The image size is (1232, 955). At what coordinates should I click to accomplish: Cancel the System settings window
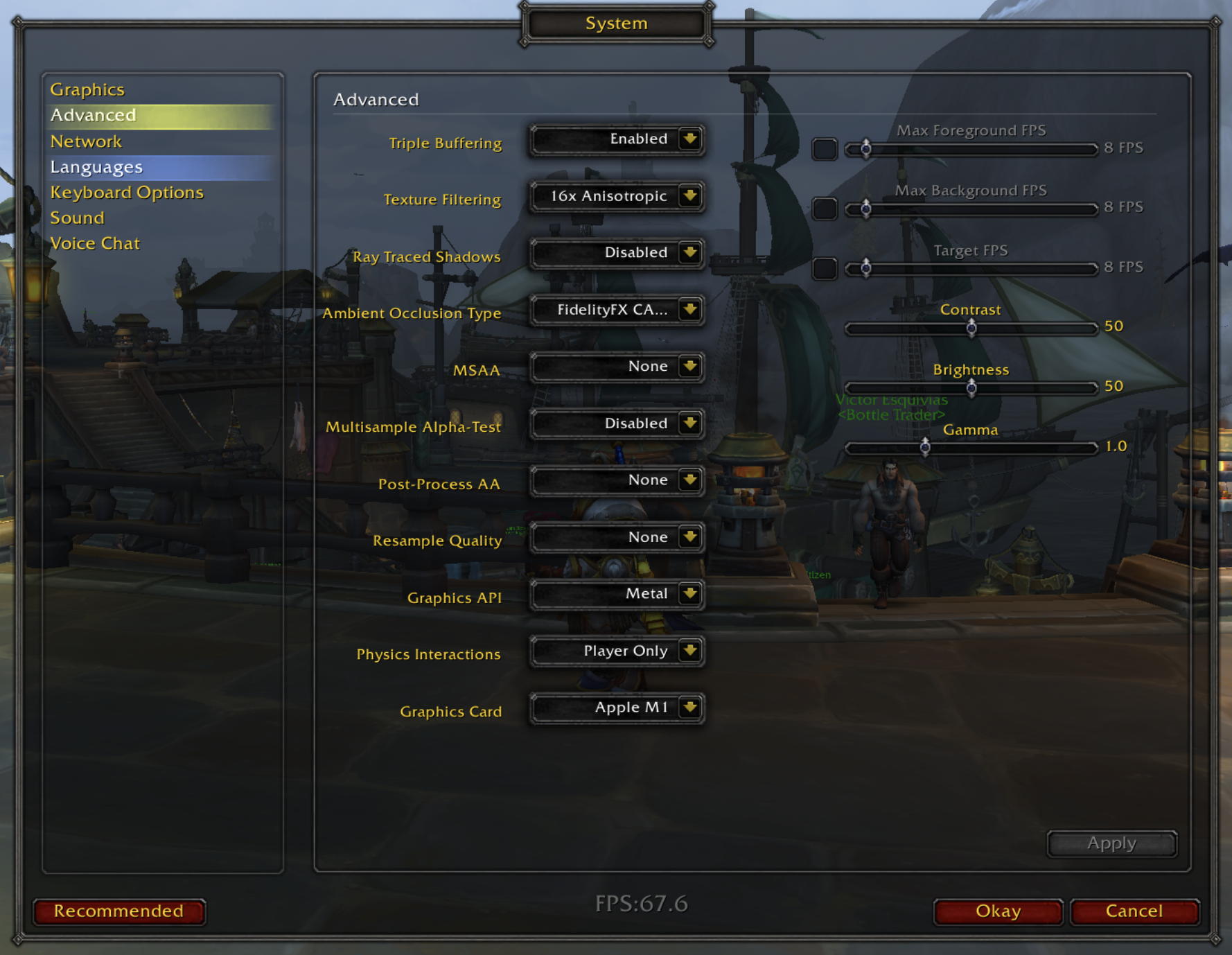click(x=1134, y=911)
